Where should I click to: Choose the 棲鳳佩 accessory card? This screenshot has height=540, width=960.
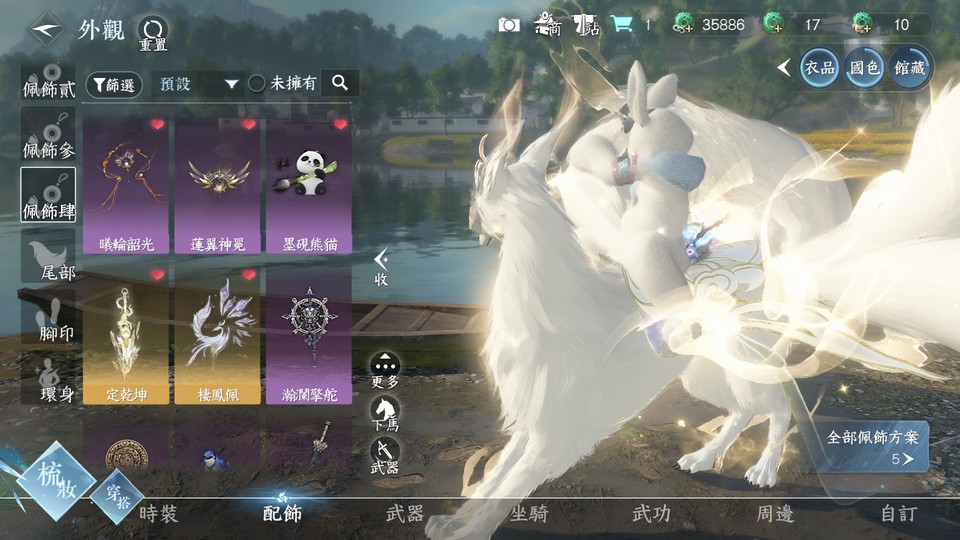[x=218, y=335]
